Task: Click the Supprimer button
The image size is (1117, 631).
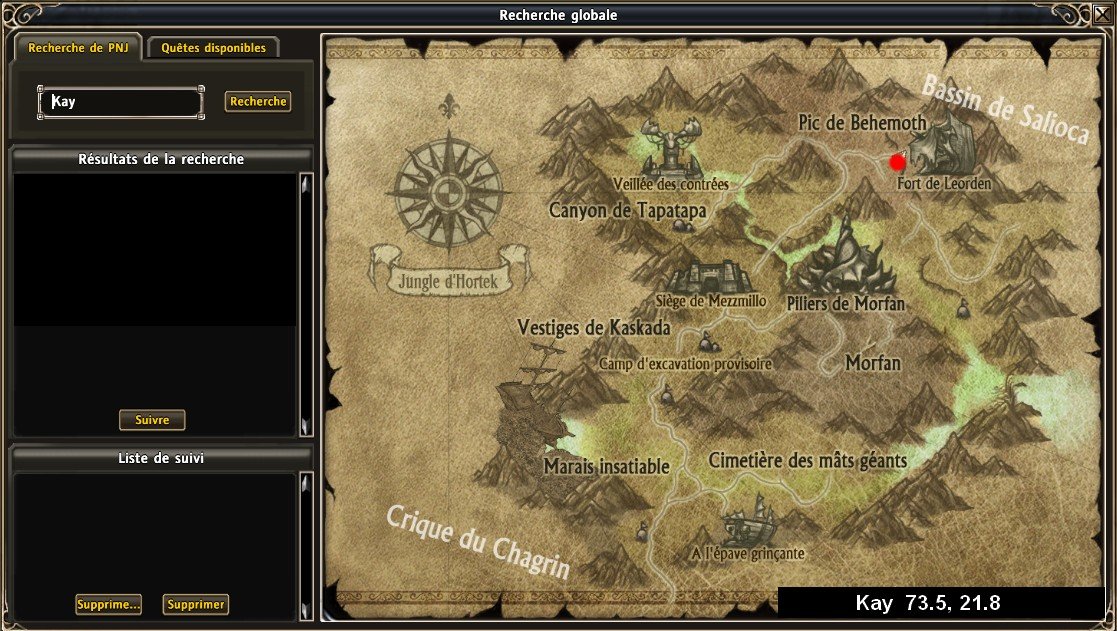Action: 195,604
